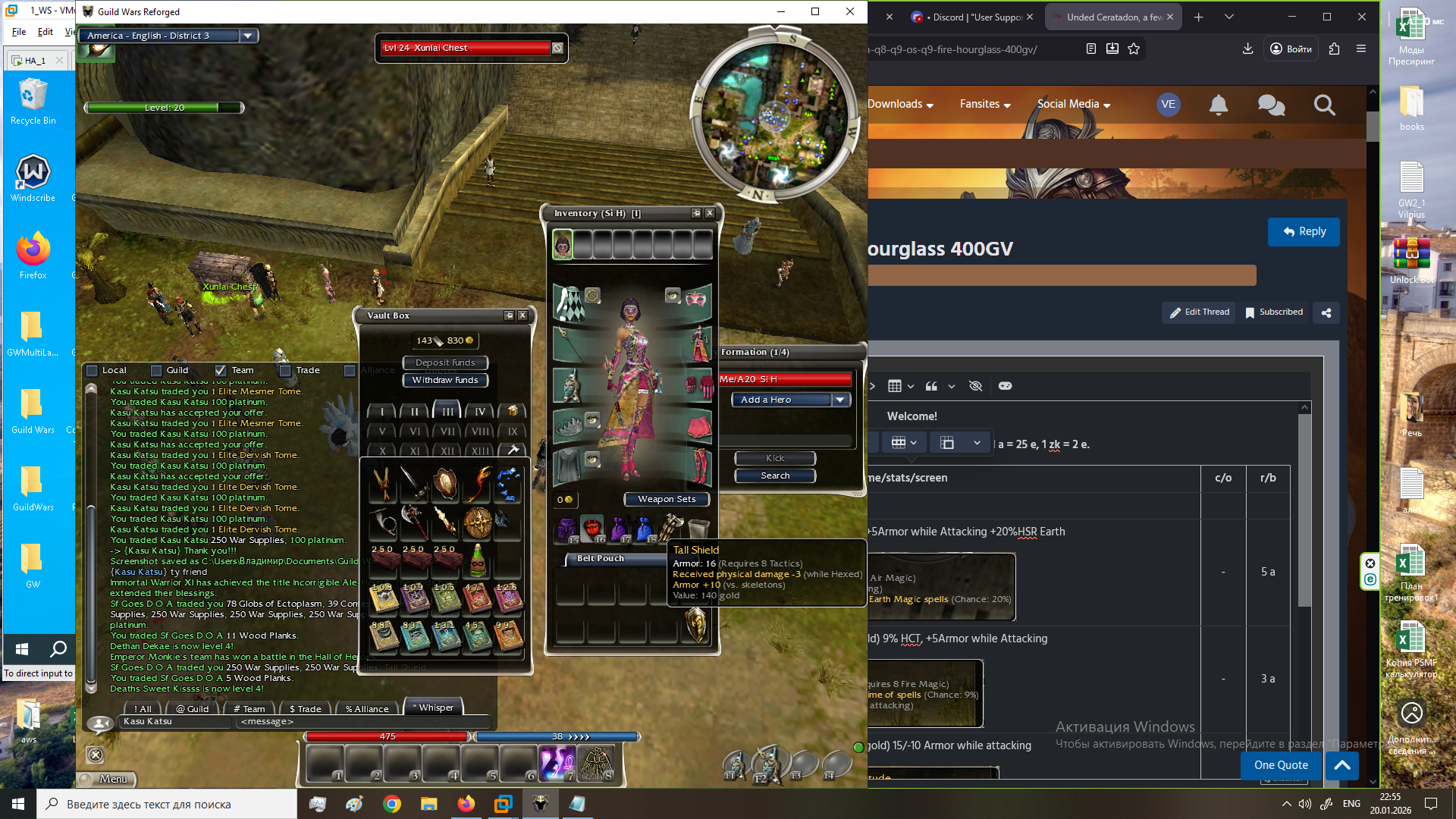Select the Guild chat channel tab

[193, 709]
